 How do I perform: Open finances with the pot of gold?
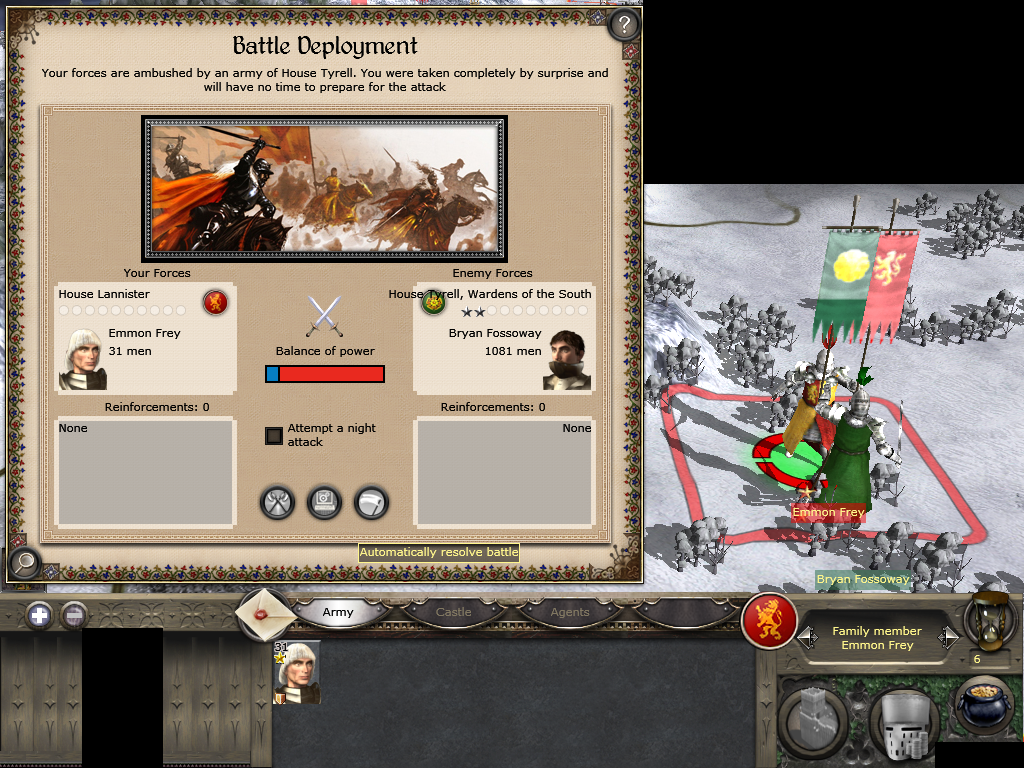click(985, 706)
